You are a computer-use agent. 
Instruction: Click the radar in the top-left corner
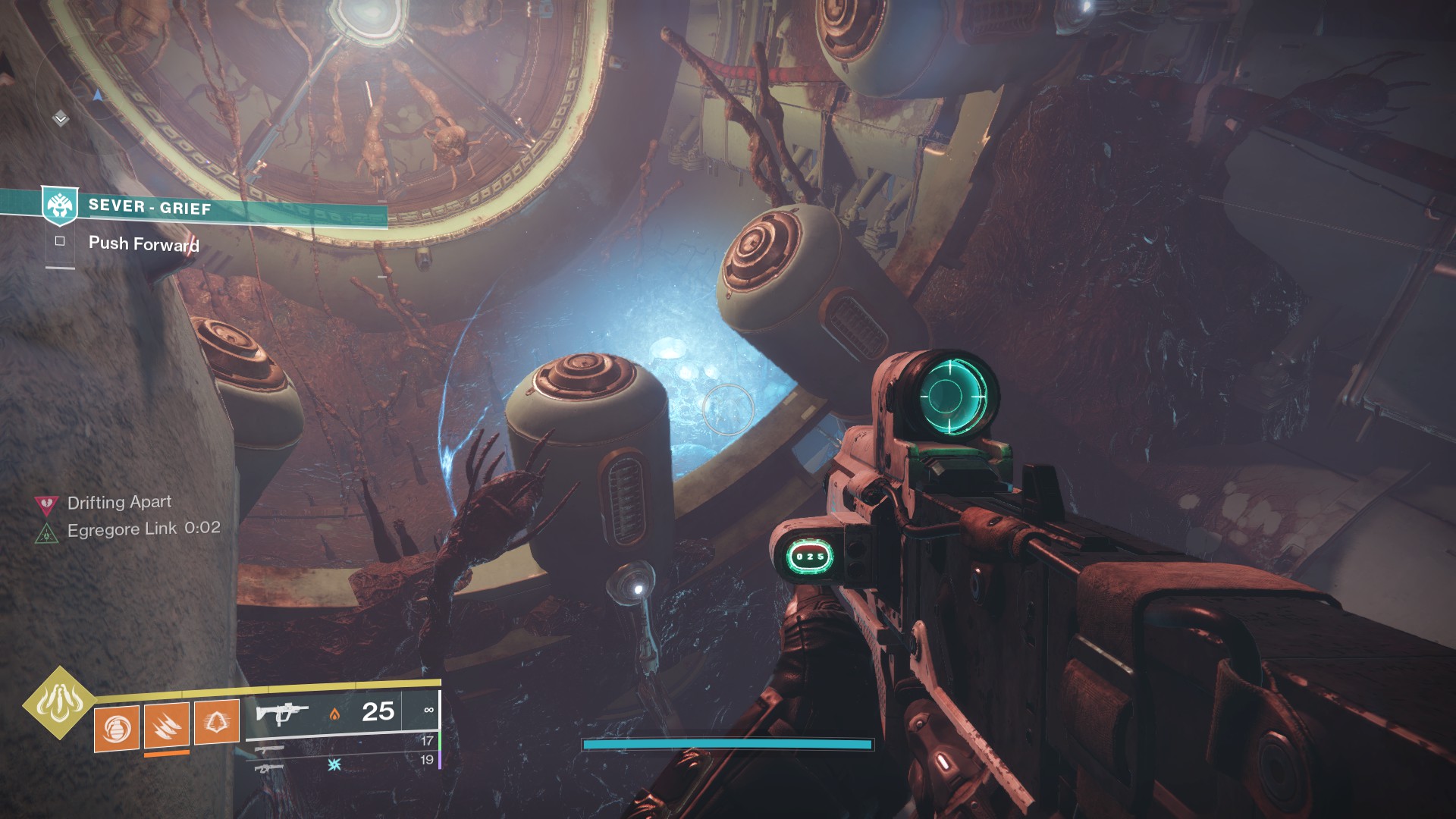pos(83,99)
